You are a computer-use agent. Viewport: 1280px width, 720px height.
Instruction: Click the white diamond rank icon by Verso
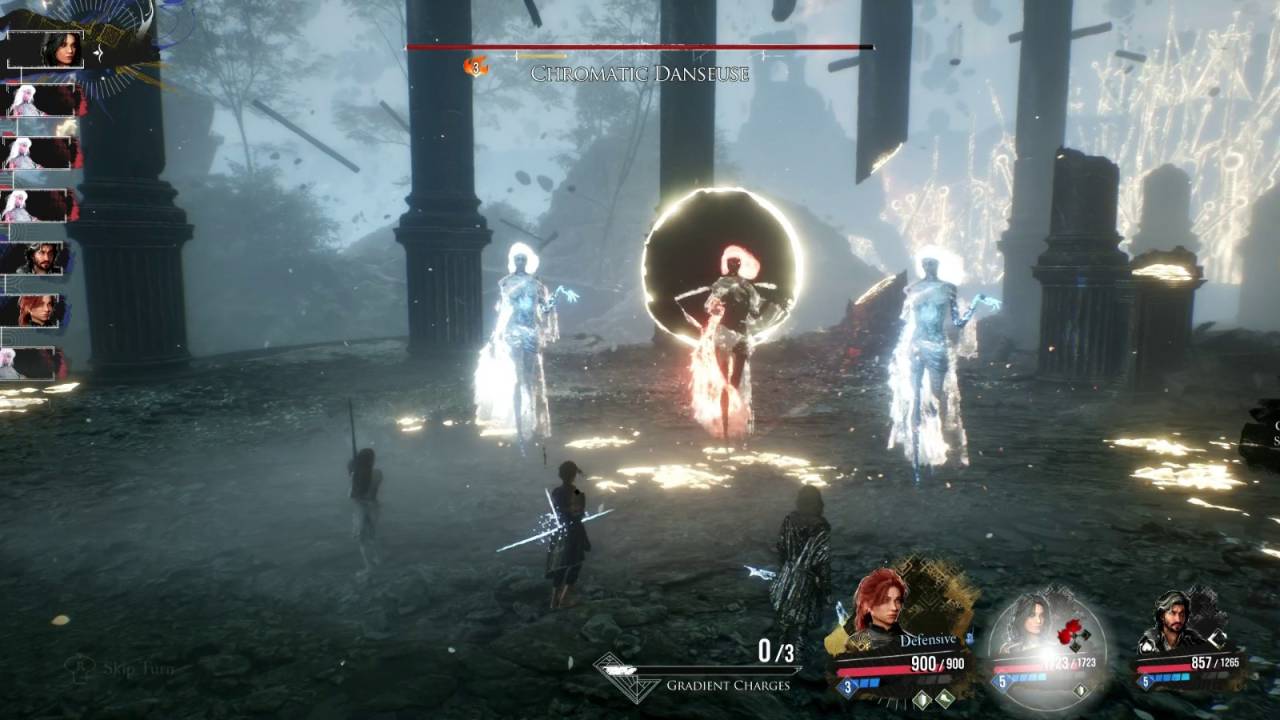[x=1218, y=638]
